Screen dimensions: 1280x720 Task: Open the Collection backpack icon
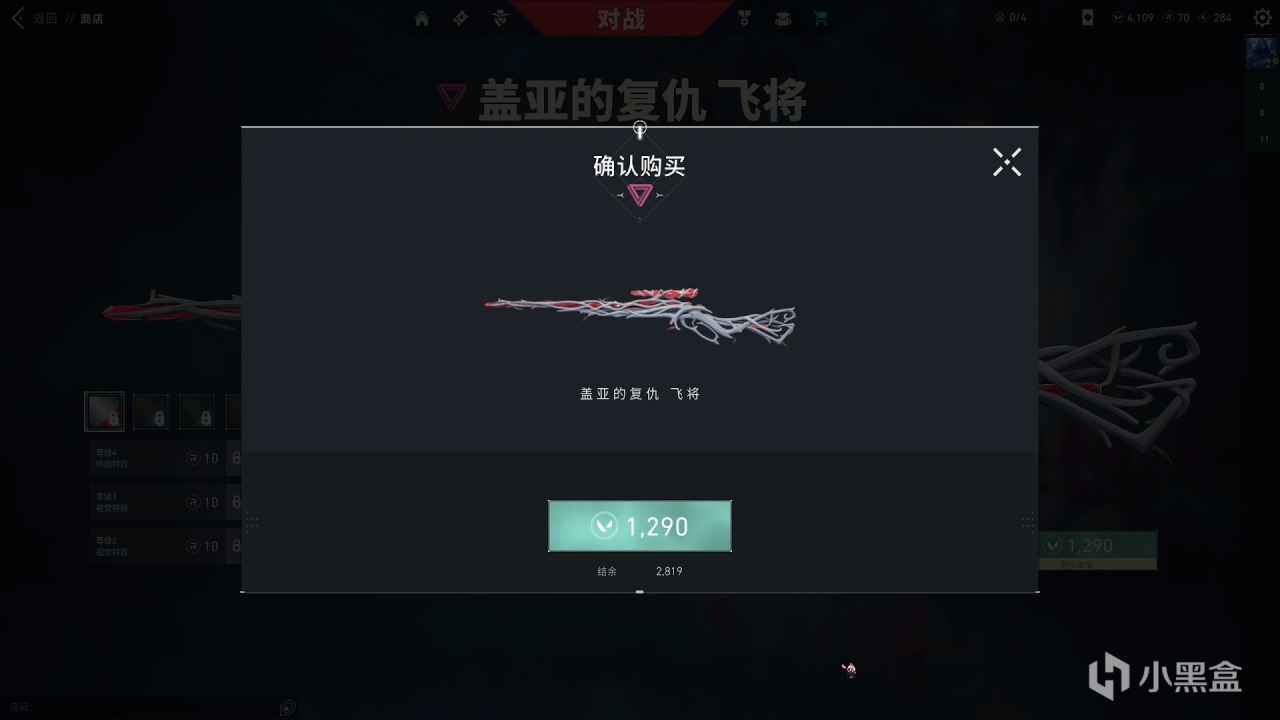[782, 18]
